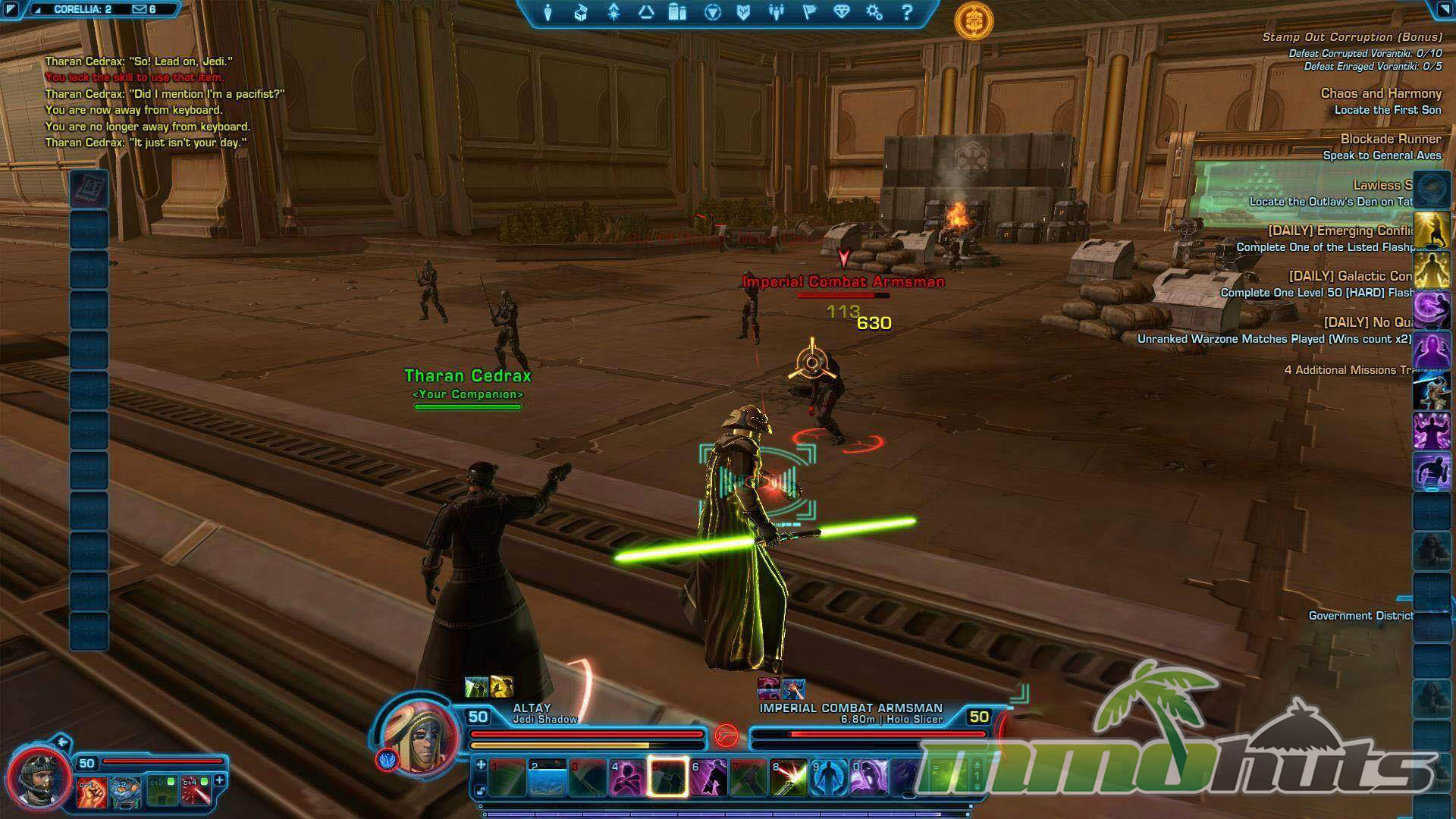This screenshot has width=1456, height=819.
Task: Open the diamond icon in the top menu
Action: (842, 13)
